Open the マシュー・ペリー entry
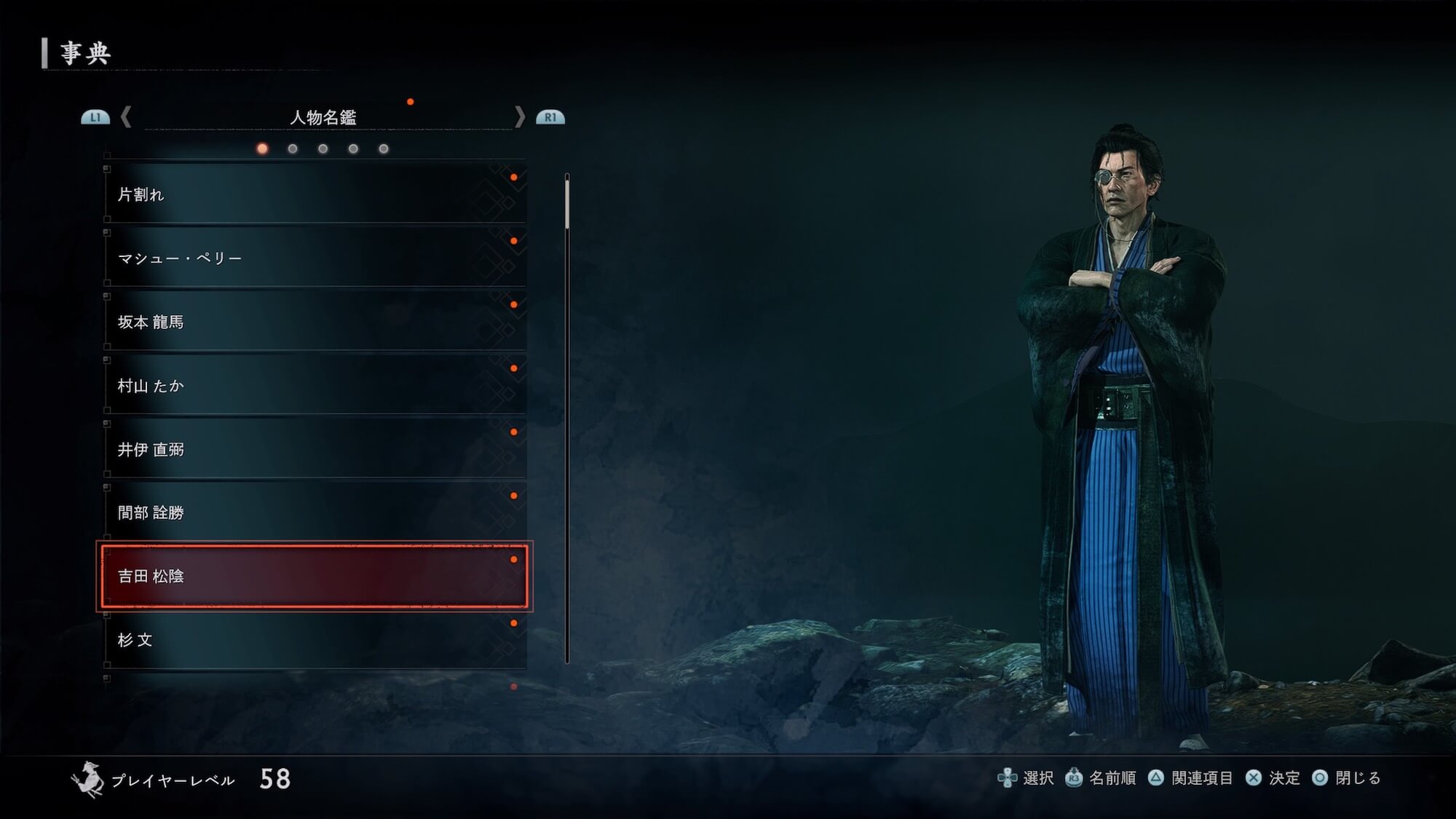 coord(314,258)
